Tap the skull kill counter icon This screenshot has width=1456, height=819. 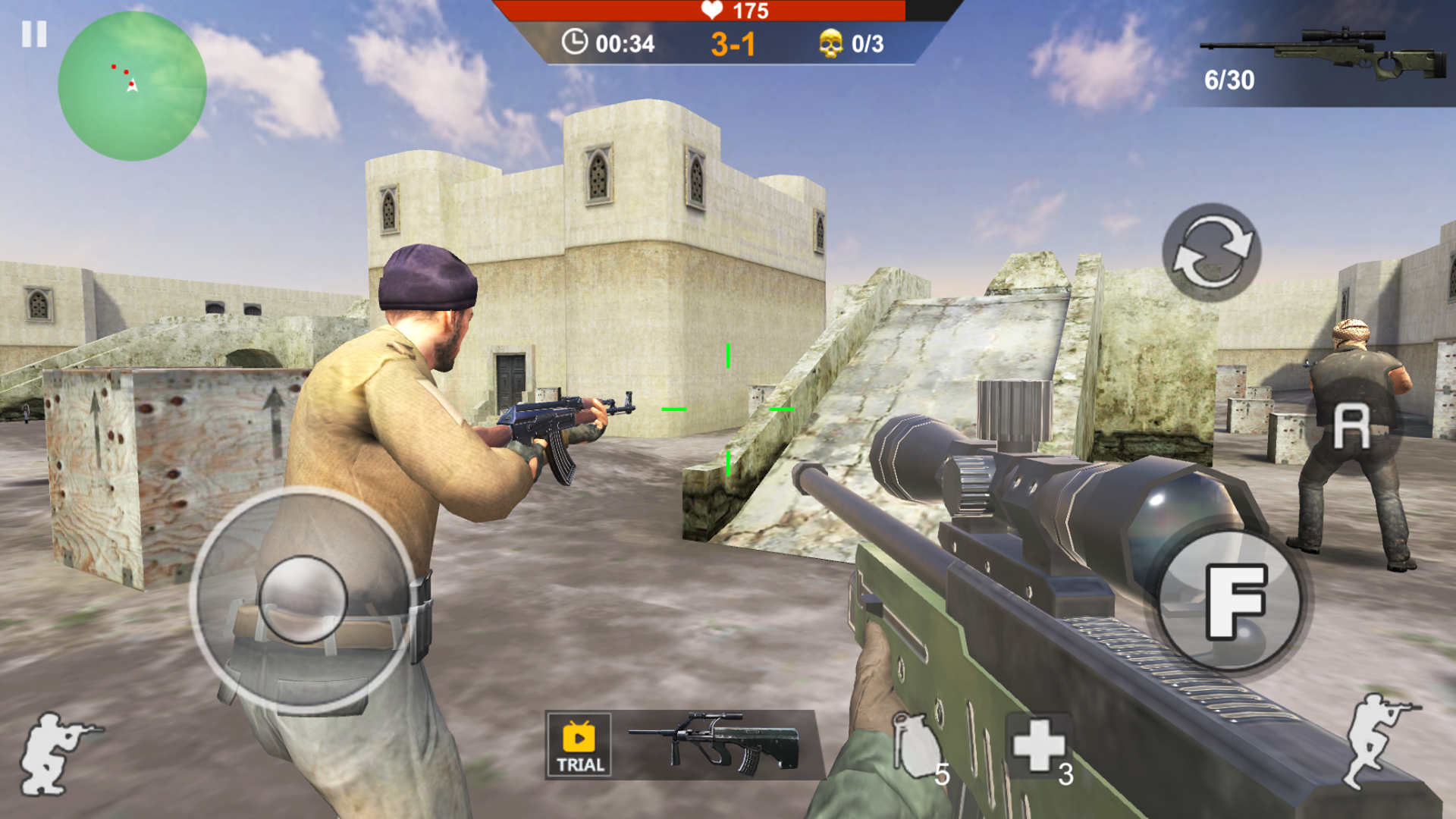tap(831, 43)
